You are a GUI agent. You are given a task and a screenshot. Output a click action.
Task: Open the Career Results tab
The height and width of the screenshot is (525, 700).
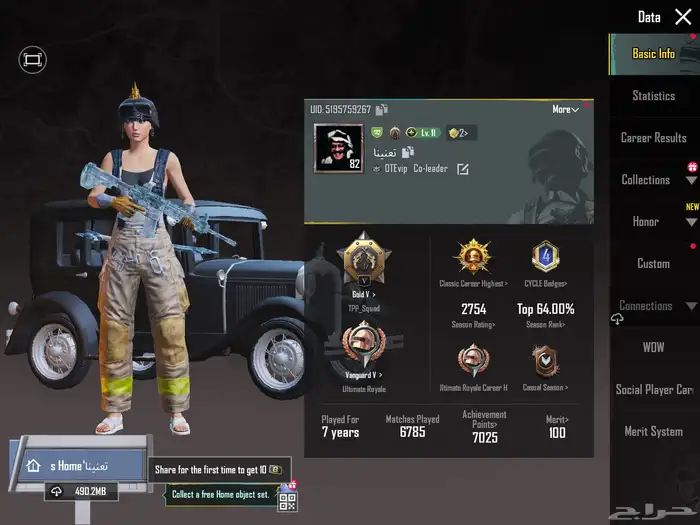(x=653, y=138)
